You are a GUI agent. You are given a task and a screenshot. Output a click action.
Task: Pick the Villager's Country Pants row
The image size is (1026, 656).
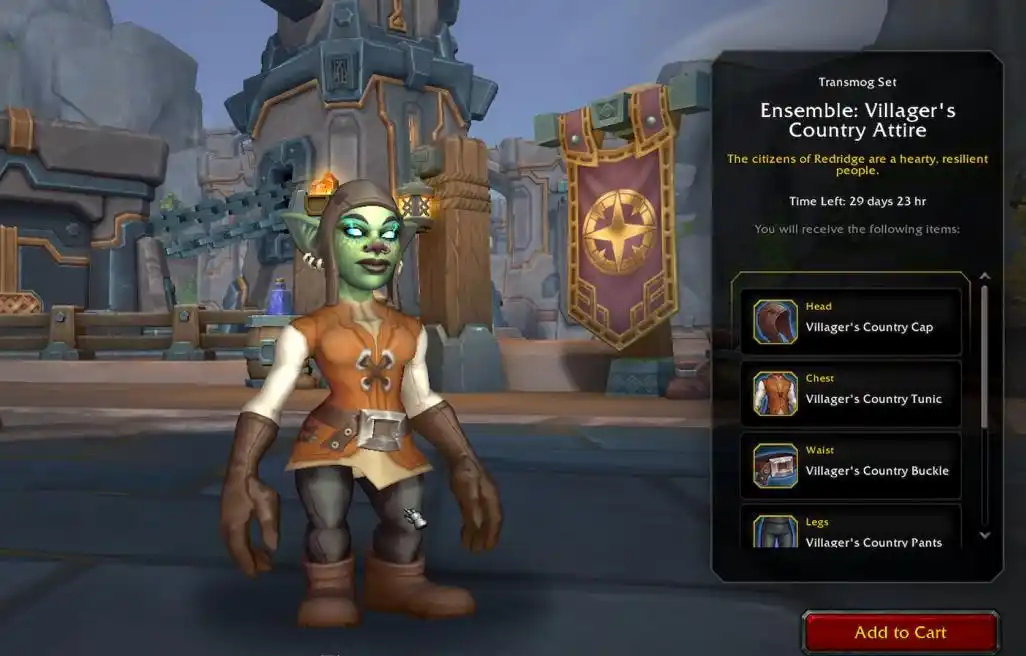851,529
